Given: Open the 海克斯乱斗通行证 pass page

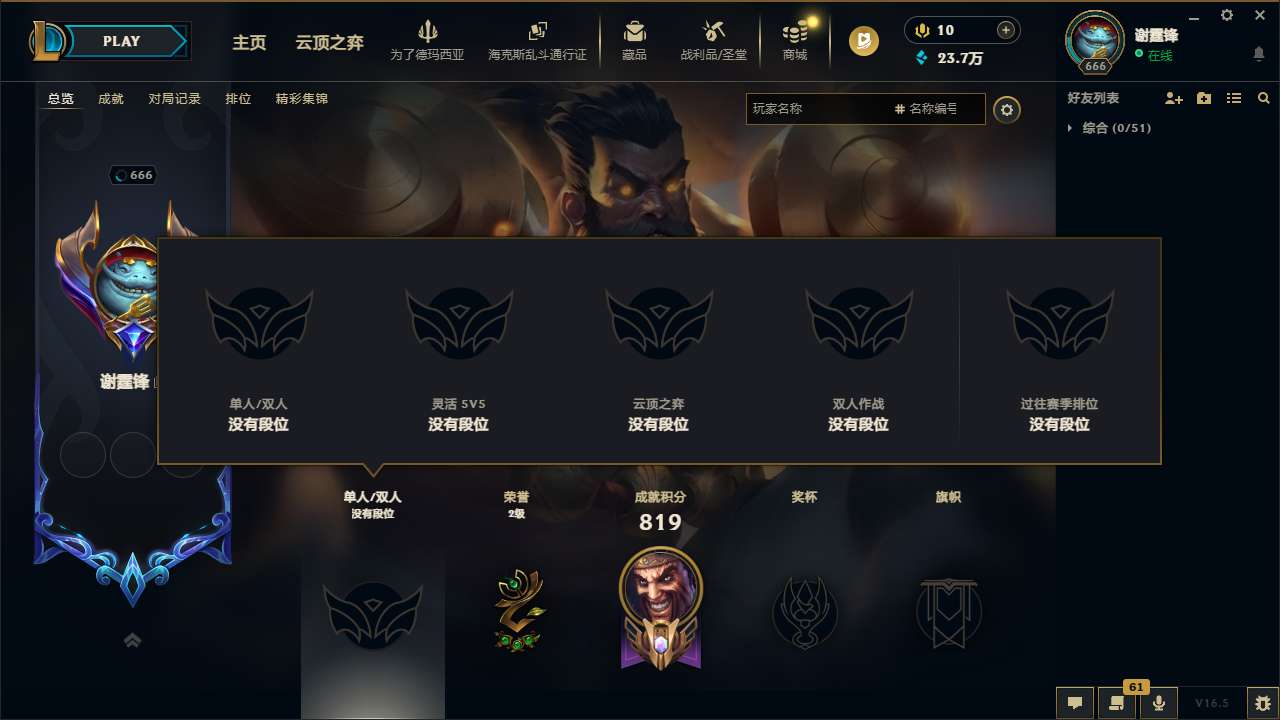Looking at the screenshot, I should 540,41.
